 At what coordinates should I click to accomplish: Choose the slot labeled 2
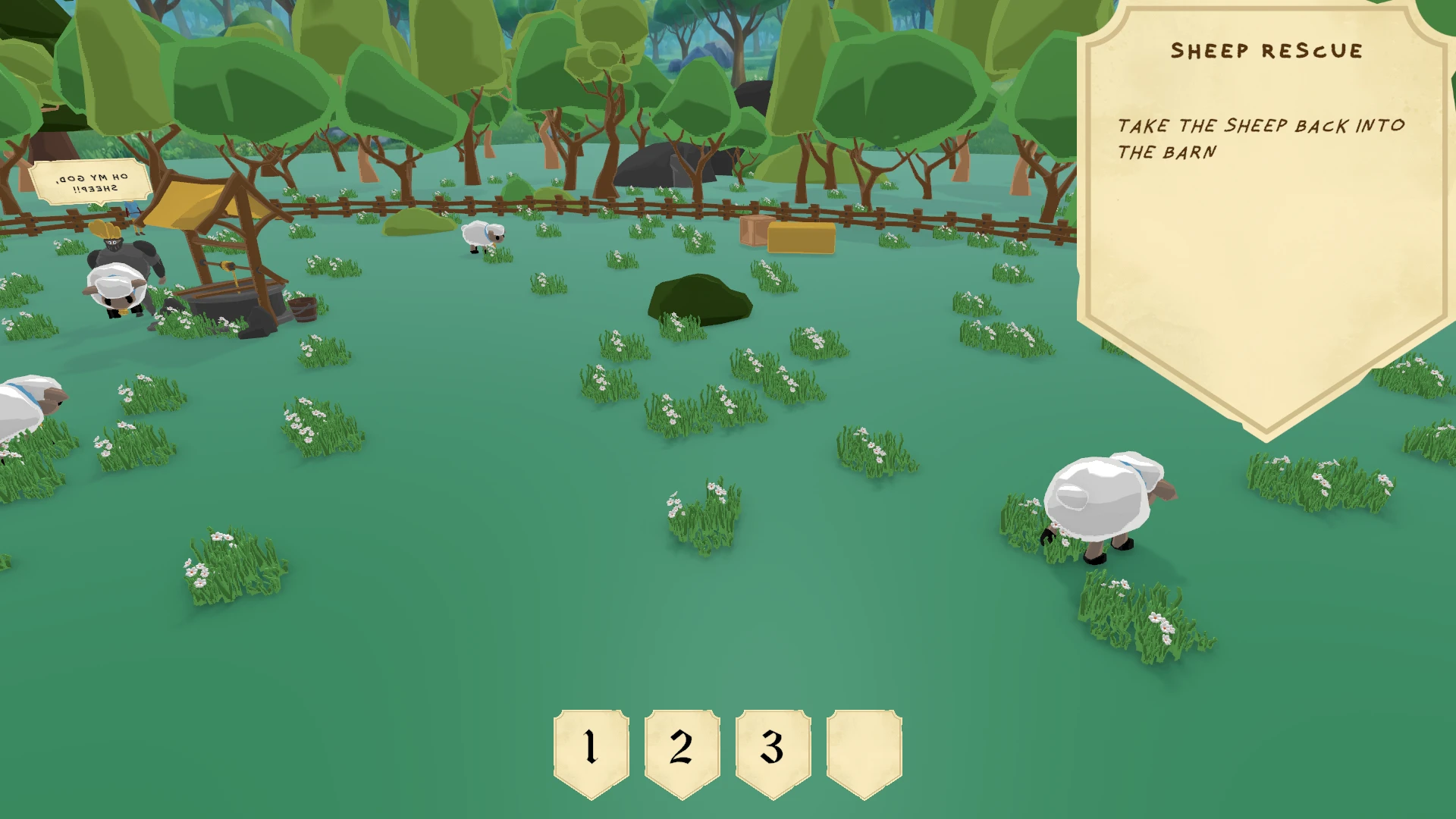click(x=682, y=751)
